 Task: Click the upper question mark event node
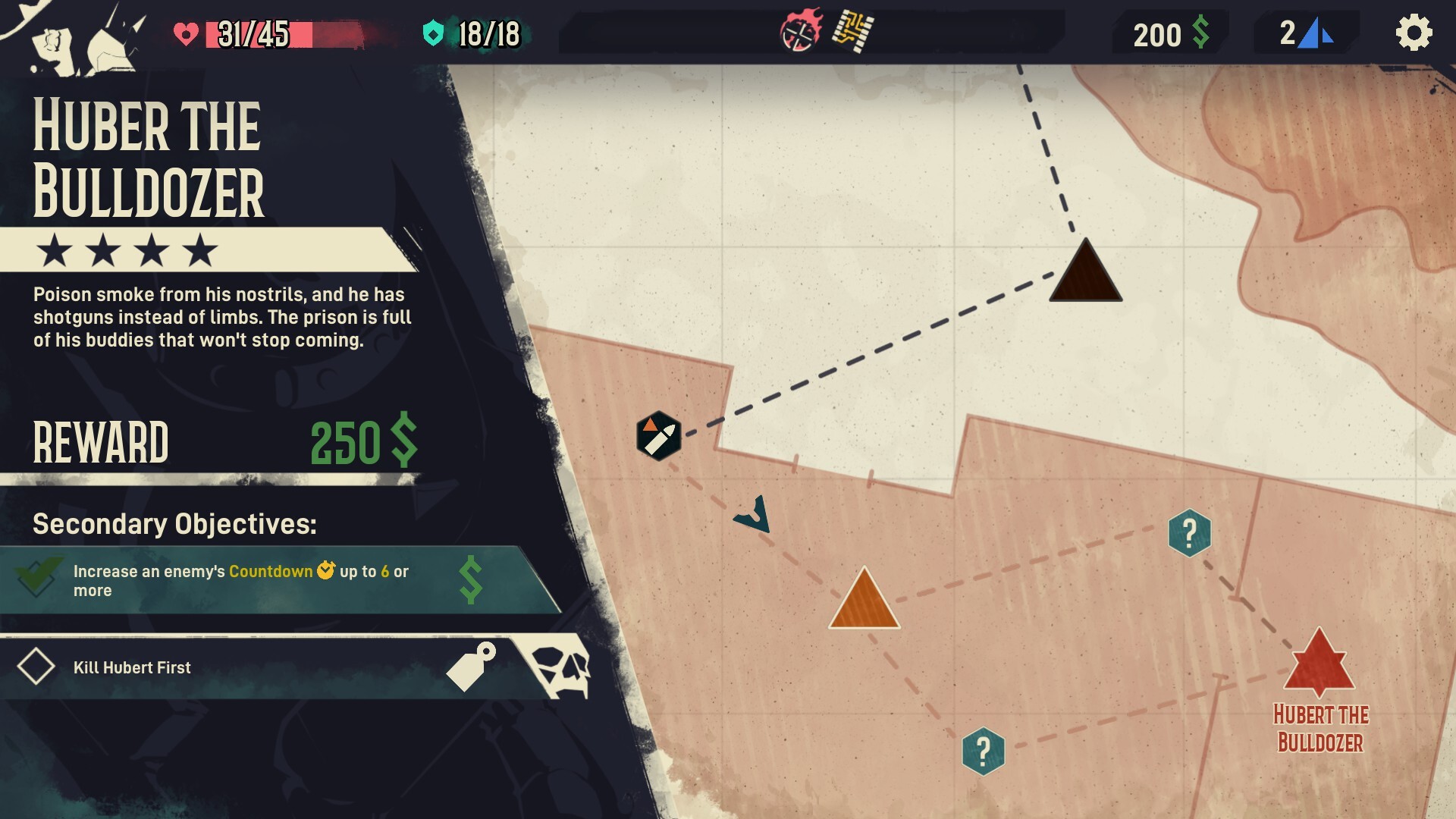1189,533
